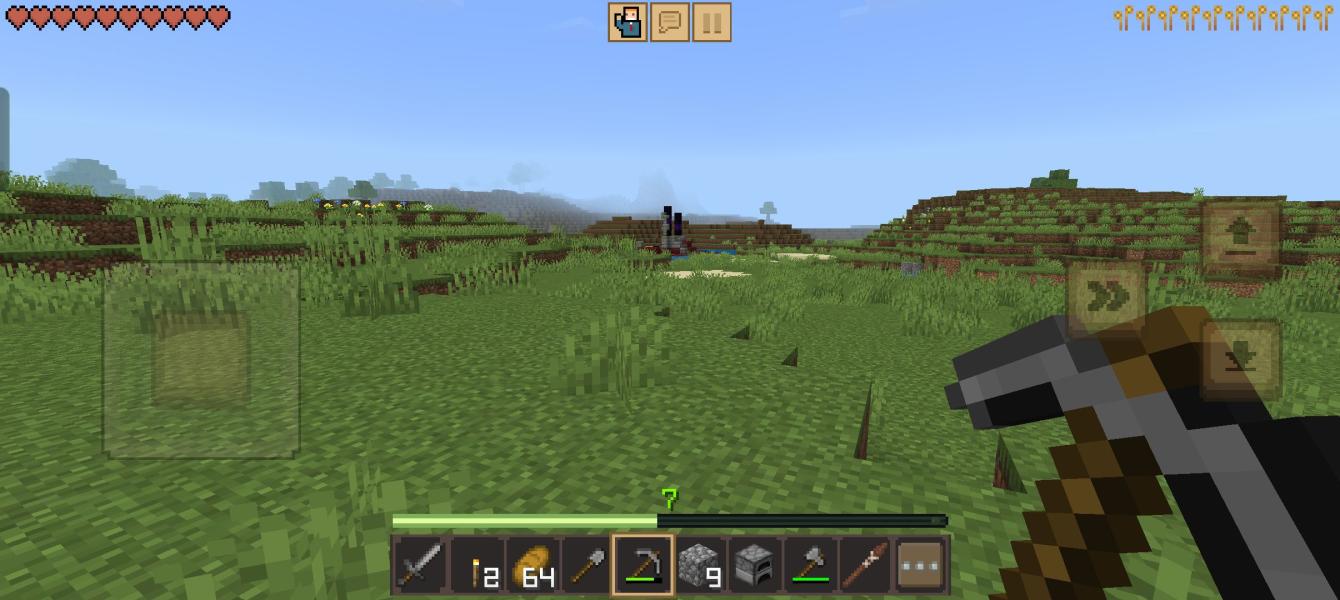Select the highlighted pickaxe slot

642,566
